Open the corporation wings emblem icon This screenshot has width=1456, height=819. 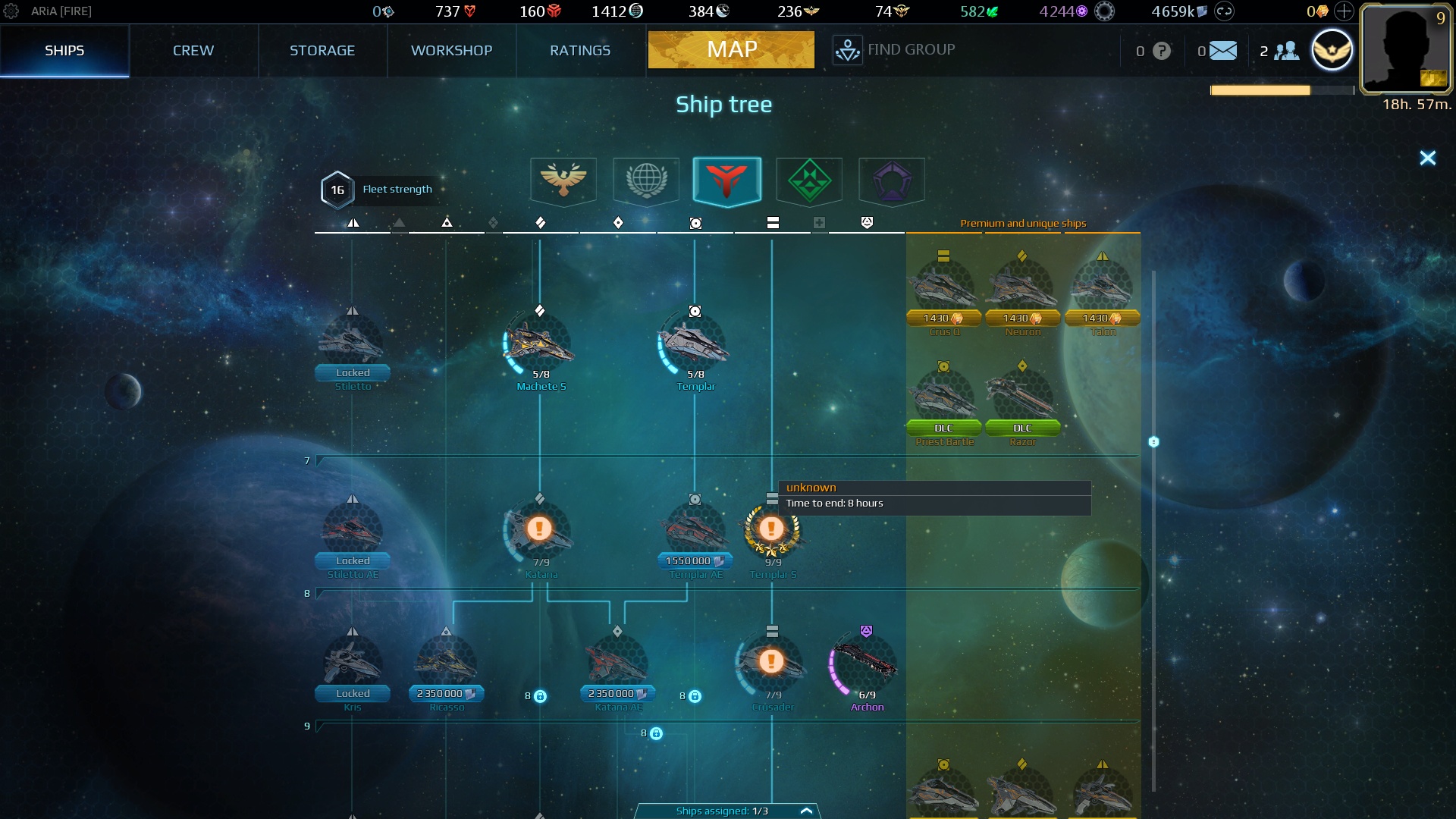[x=1332, y=49]
